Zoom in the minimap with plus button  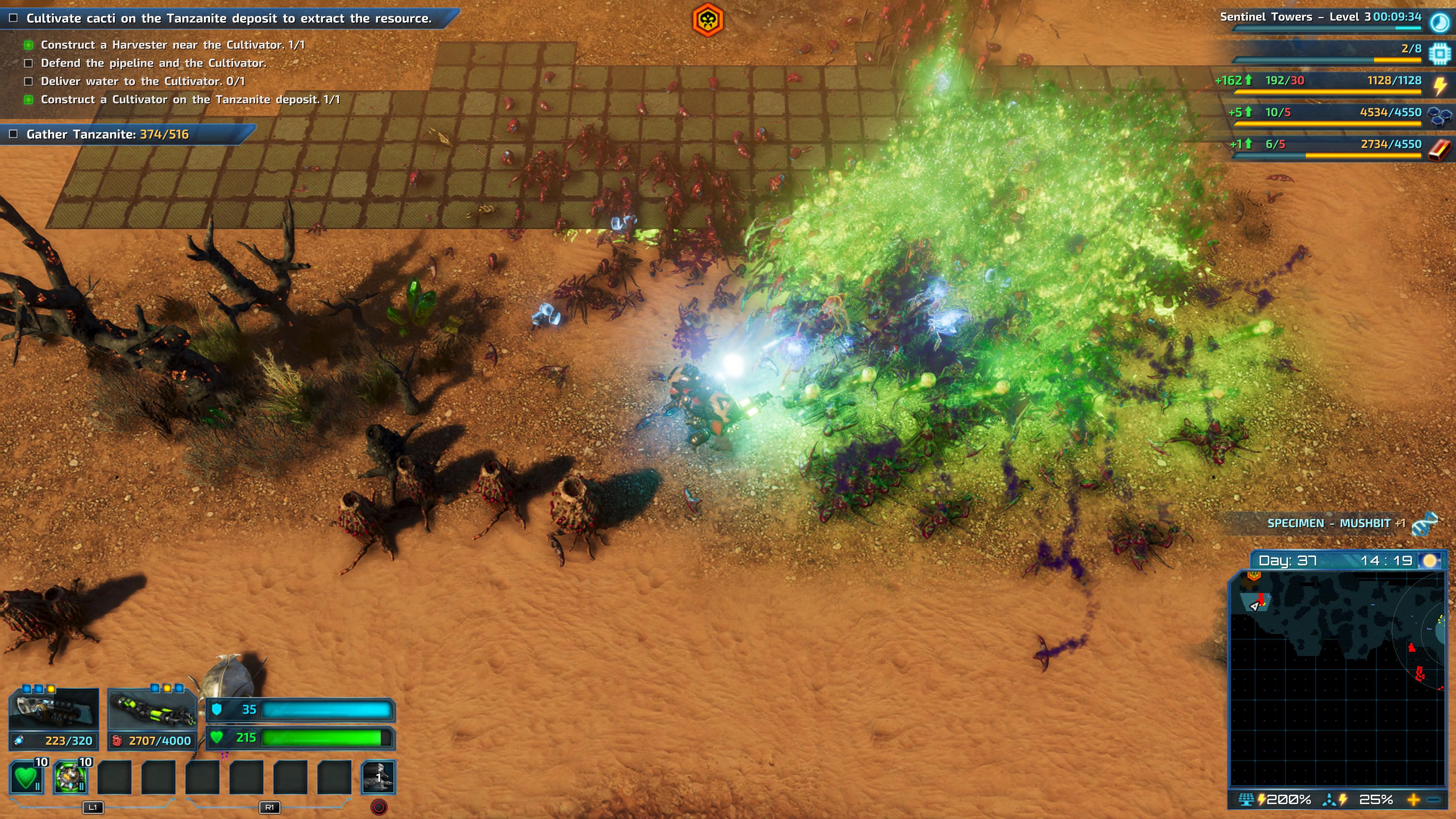1414,800
